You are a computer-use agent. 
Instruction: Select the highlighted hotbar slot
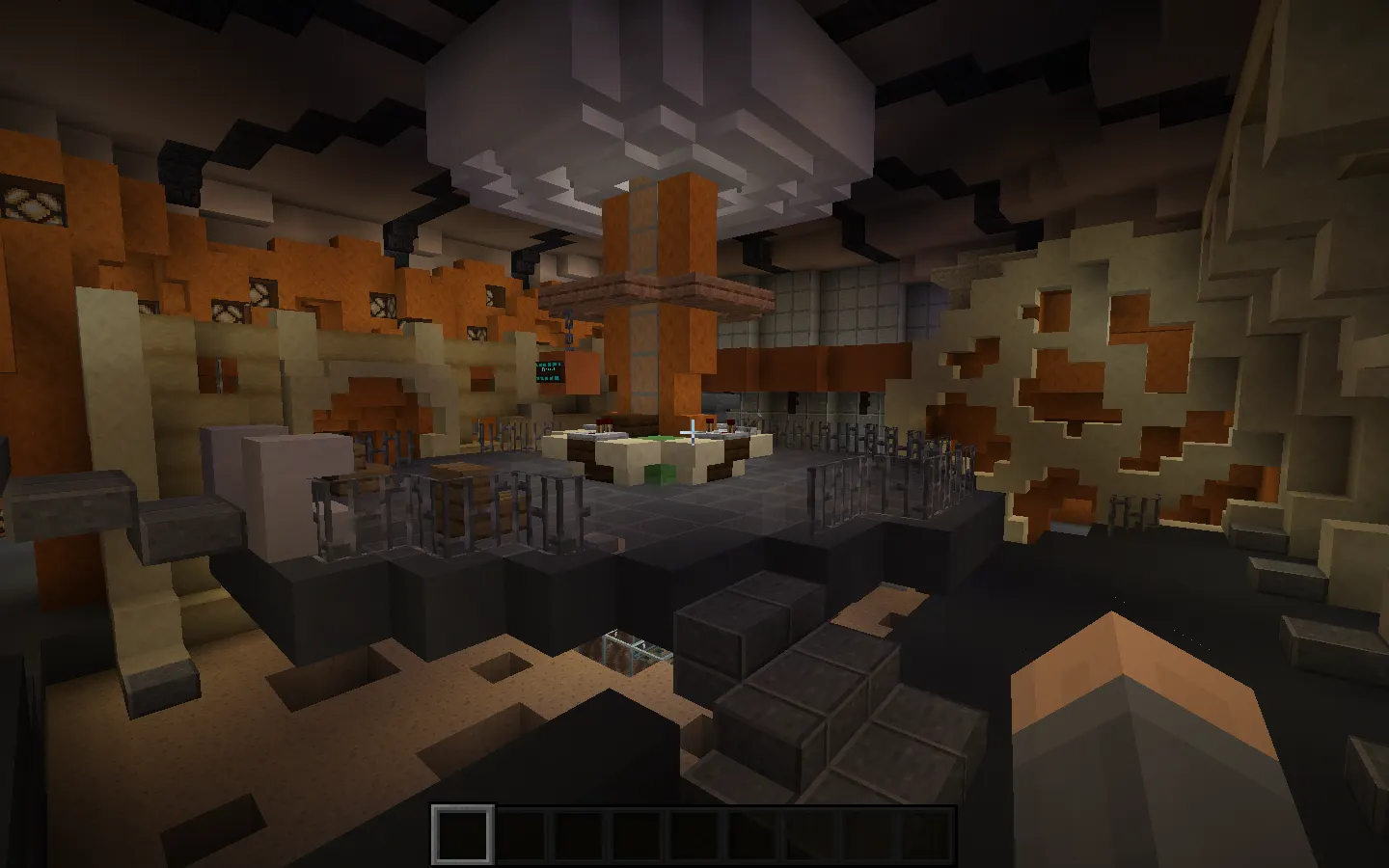462,834
